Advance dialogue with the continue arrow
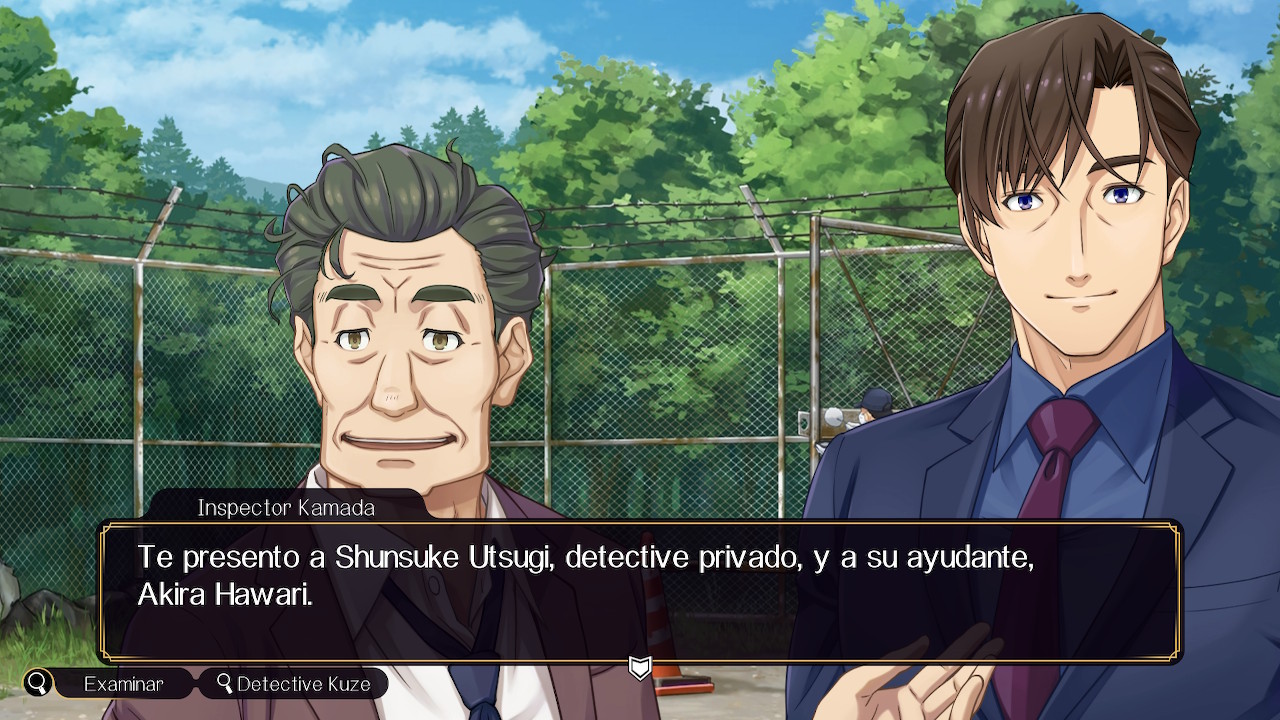1280x720 pixels. (x=640, y=667)
